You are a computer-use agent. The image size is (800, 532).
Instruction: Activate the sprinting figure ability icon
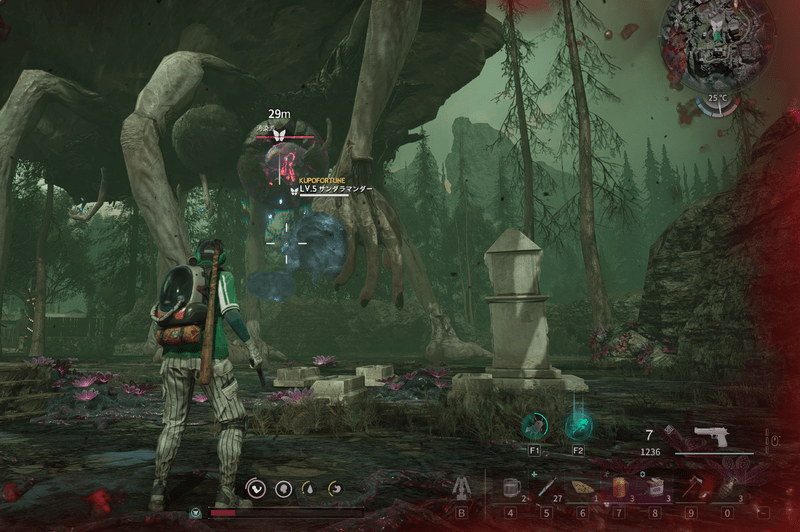[578, 427]
